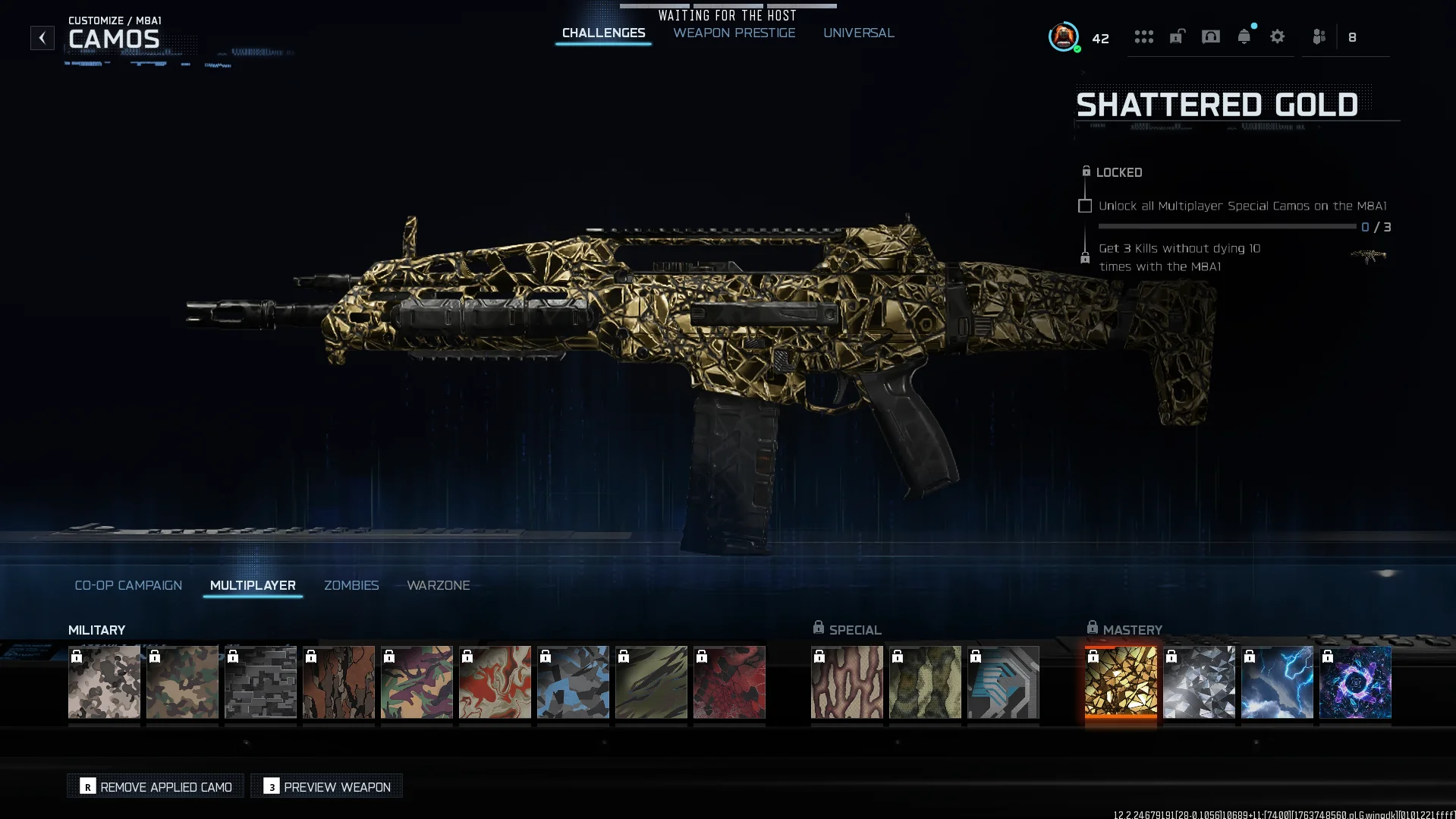This screenshot has height=819, width=1456.
Task: Open the Warzone camo category
Action: 439,585
